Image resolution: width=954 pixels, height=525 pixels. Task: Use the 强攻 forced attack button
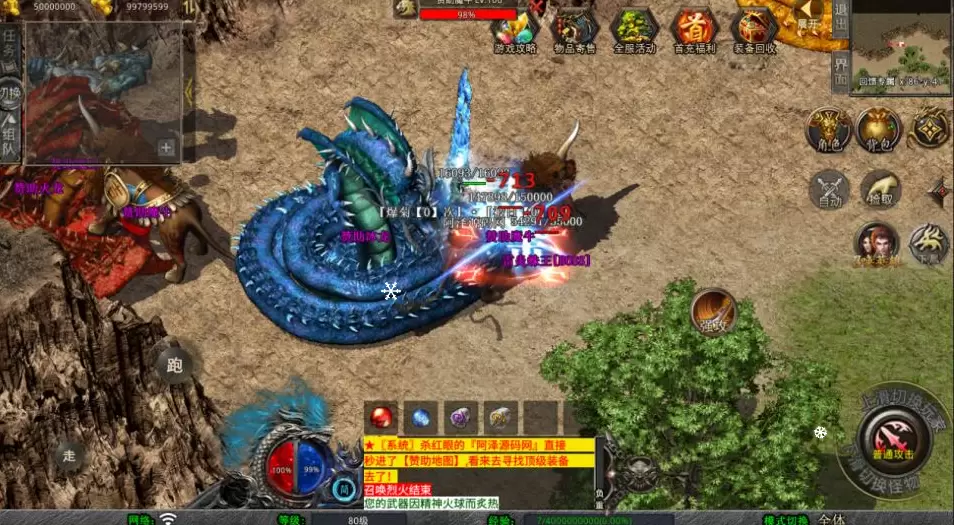[x=713, y=311]
